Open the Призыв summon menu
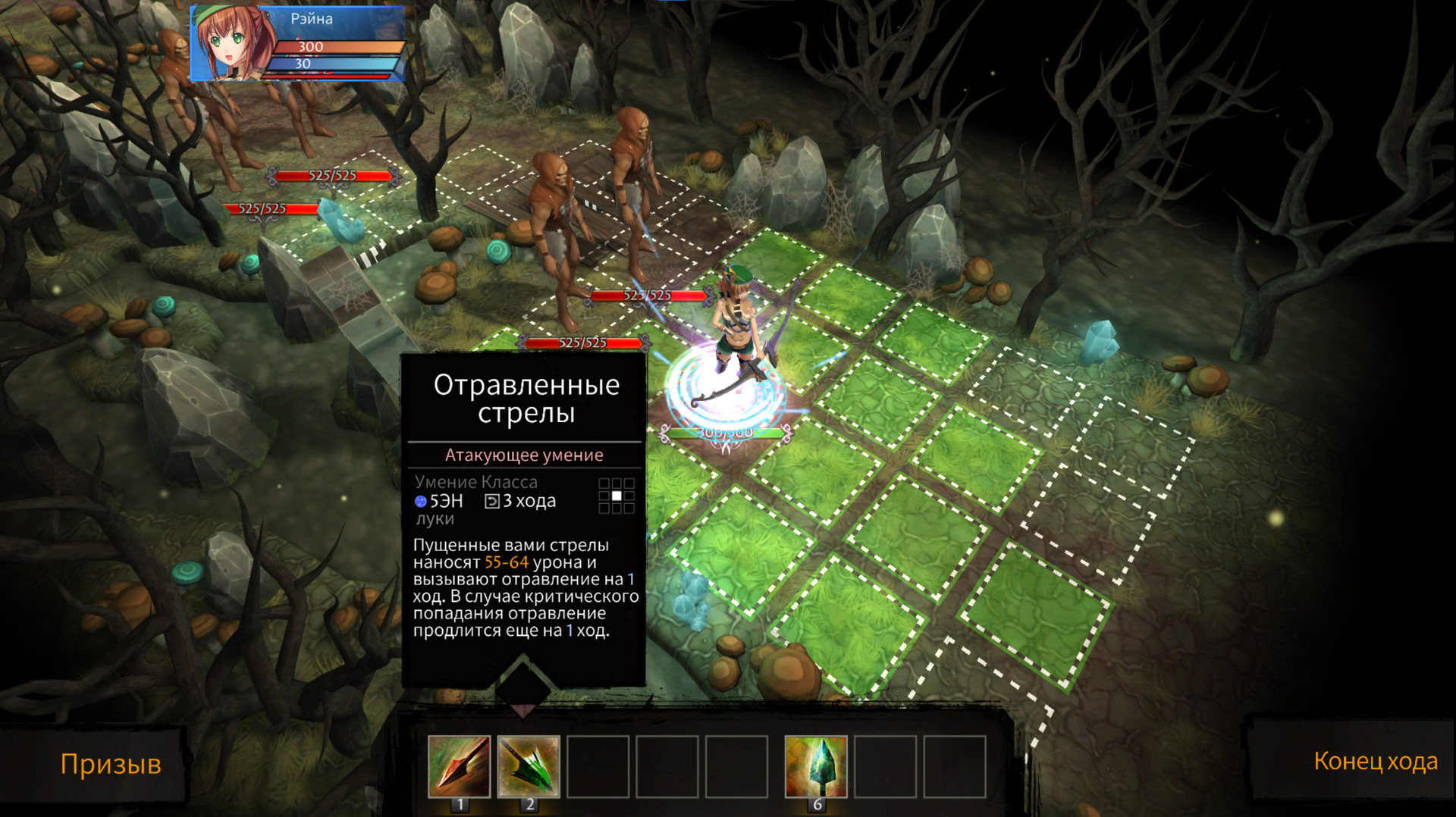The height and width of the screenshot is (817, 1456). (x=111, y=764)
